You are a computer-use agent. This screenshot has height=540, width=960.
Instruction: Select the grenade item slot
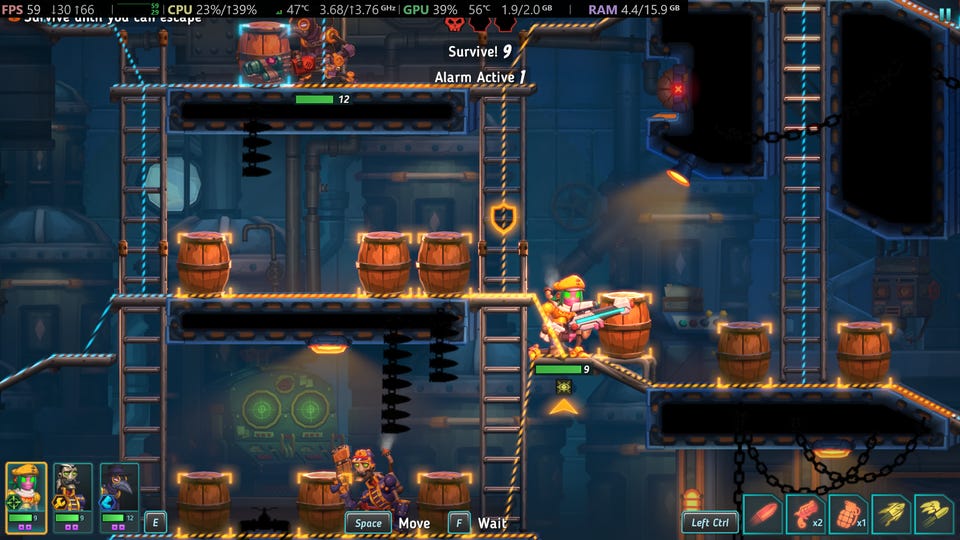848,514
